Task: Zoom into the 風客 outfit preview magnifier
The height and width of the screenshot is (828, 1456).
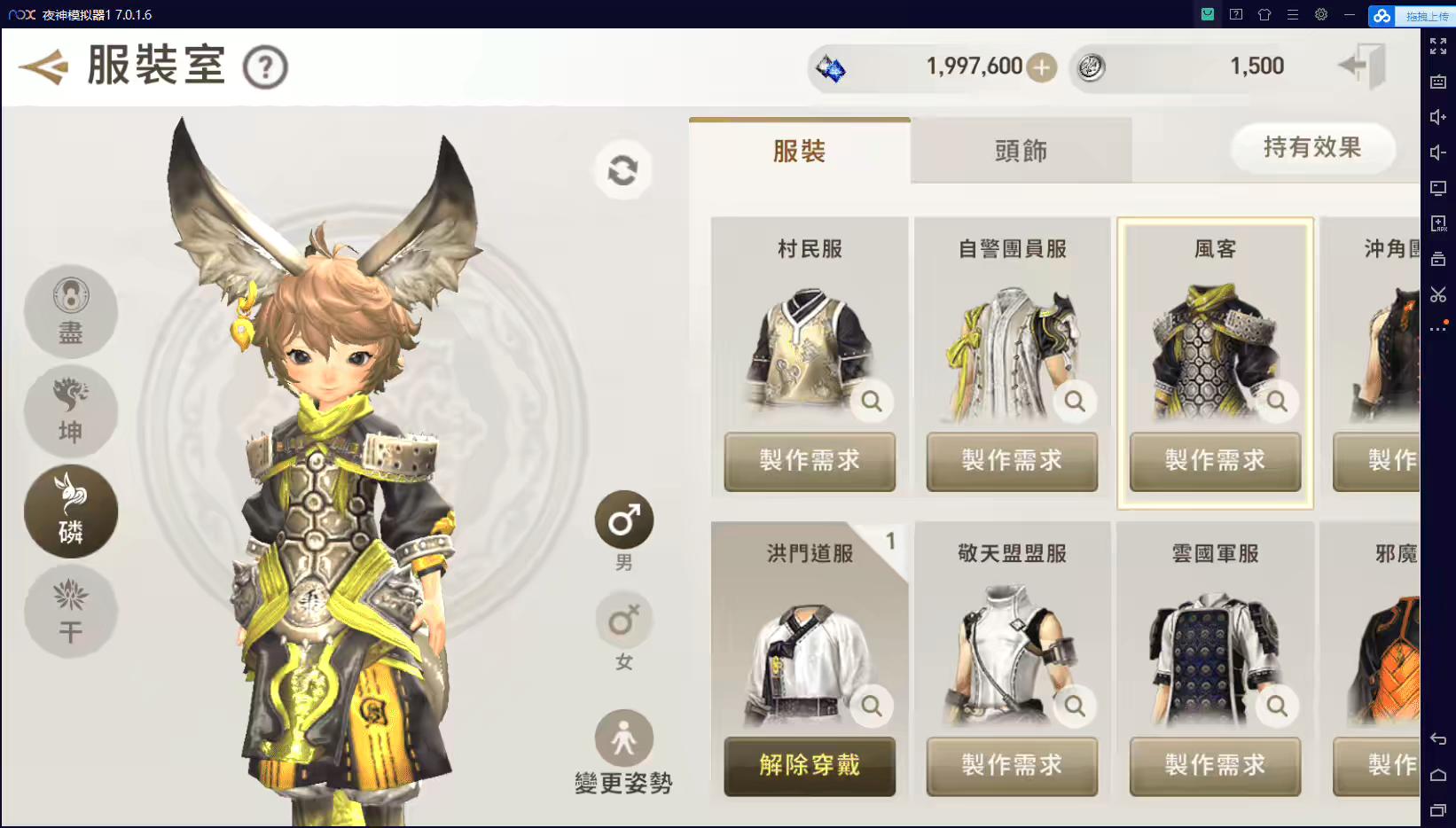Action: click(x=1277, y=401)
